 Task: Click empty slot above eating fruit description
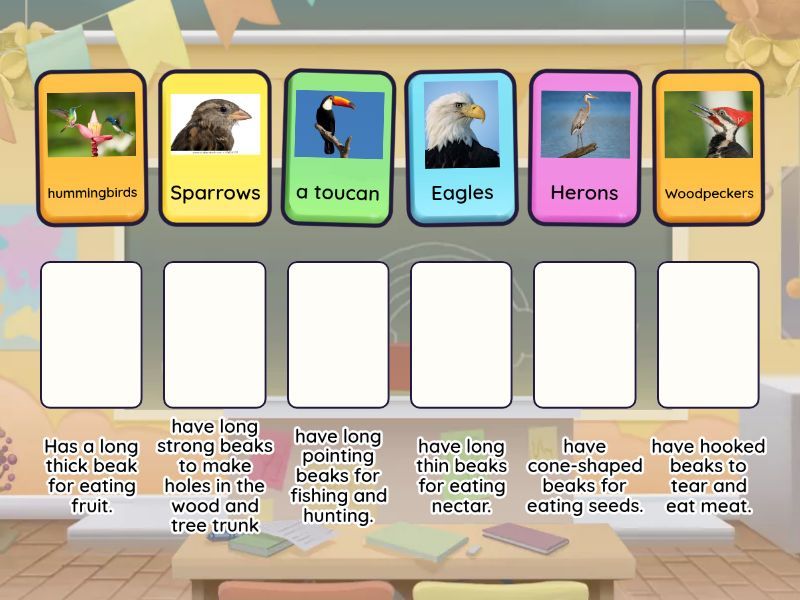tap(91, 334)
